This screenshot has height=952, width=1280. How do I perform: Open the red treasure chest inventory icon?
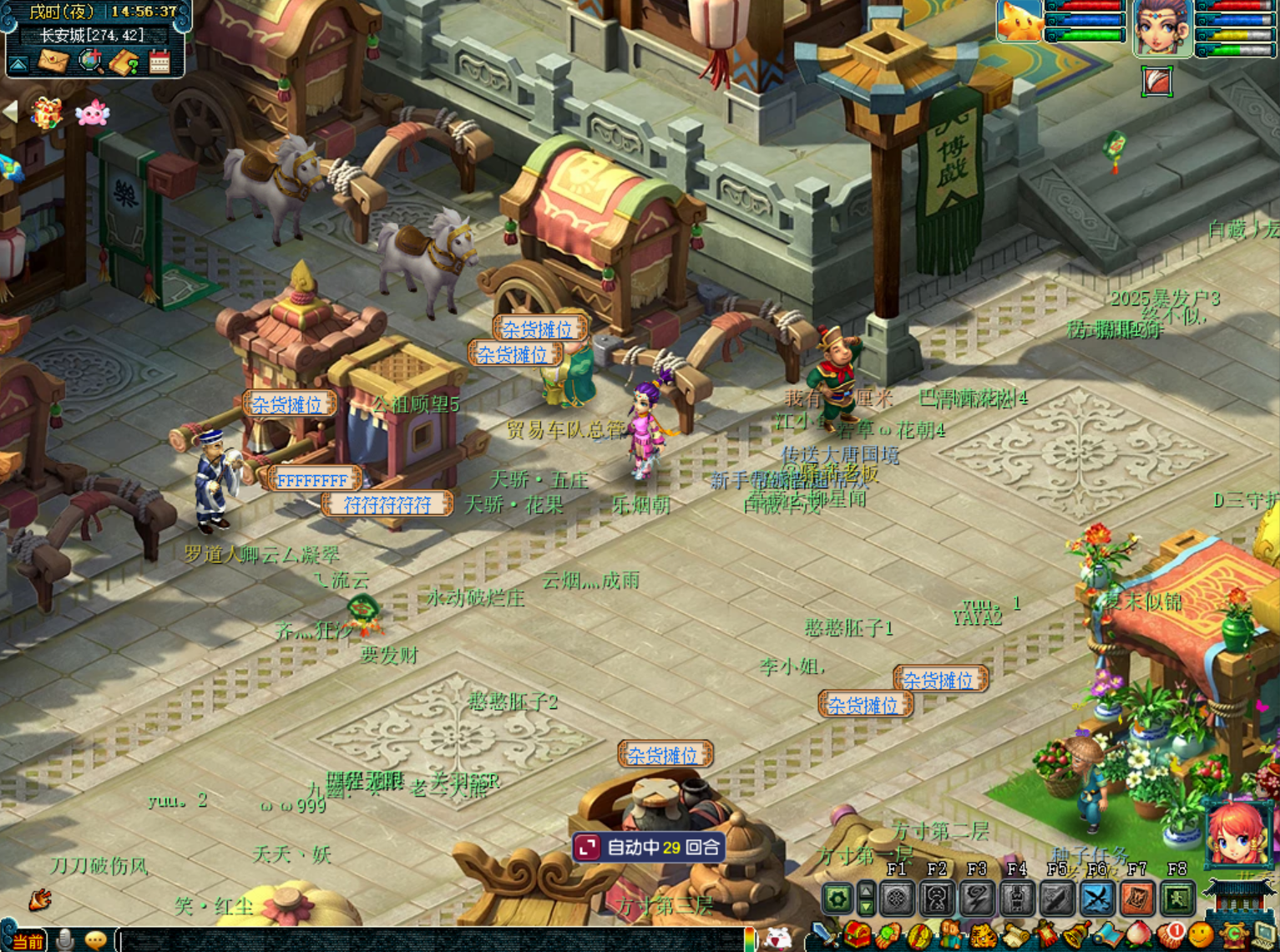(855, 936)
